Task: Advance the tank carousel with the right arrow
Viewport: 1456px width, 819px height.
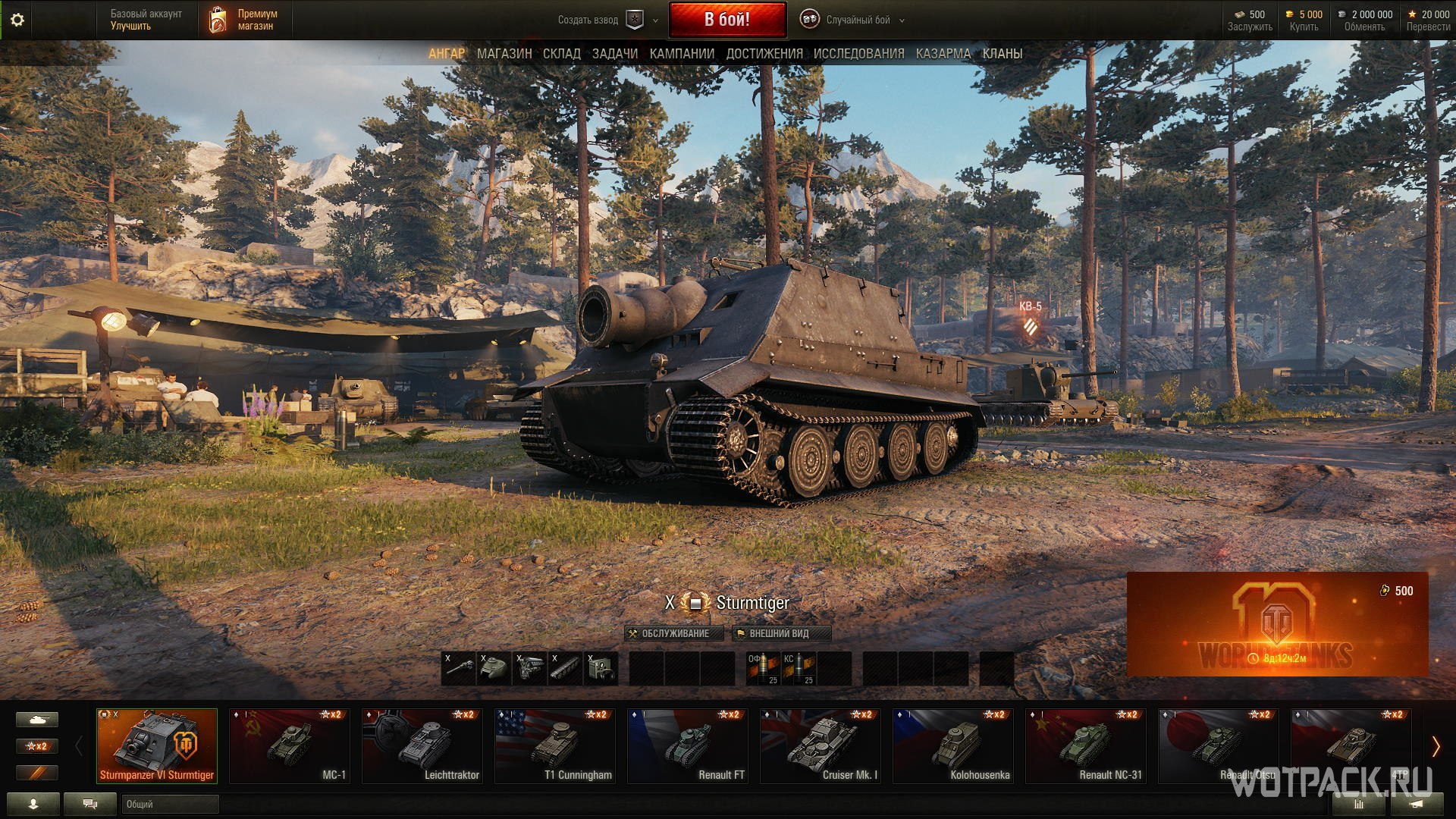Action: [x=1436, y=747]
